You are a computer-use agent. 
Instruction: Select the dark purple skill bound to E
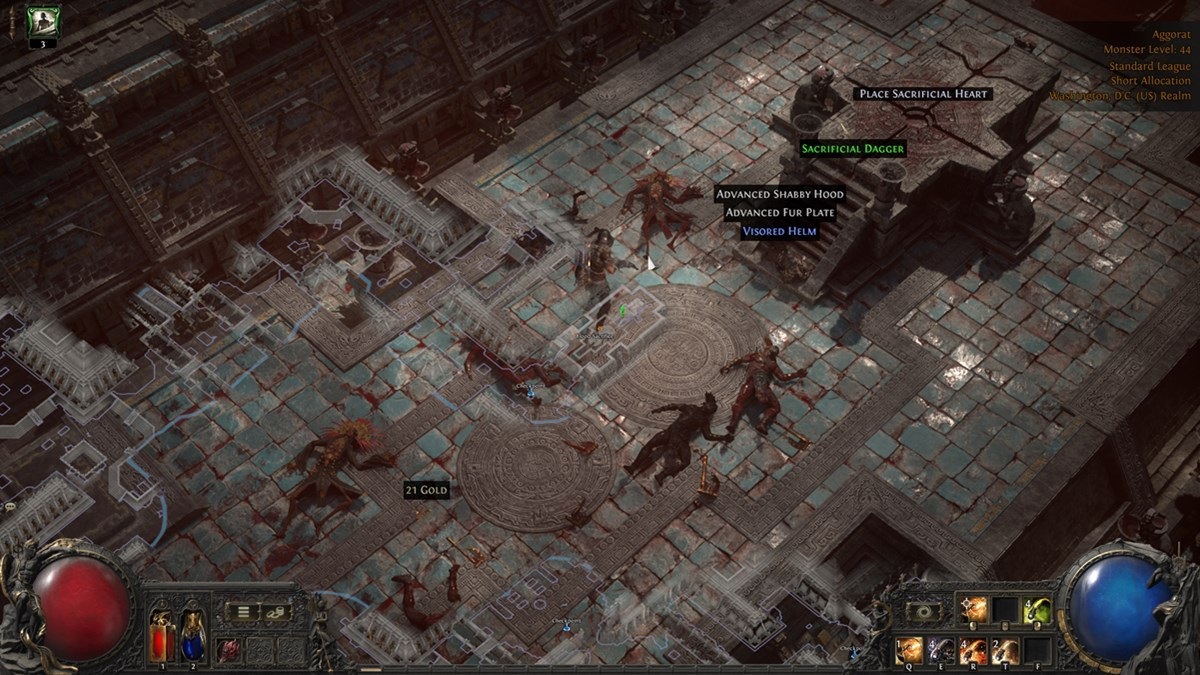pyautogui.click(x=940, y=649)
